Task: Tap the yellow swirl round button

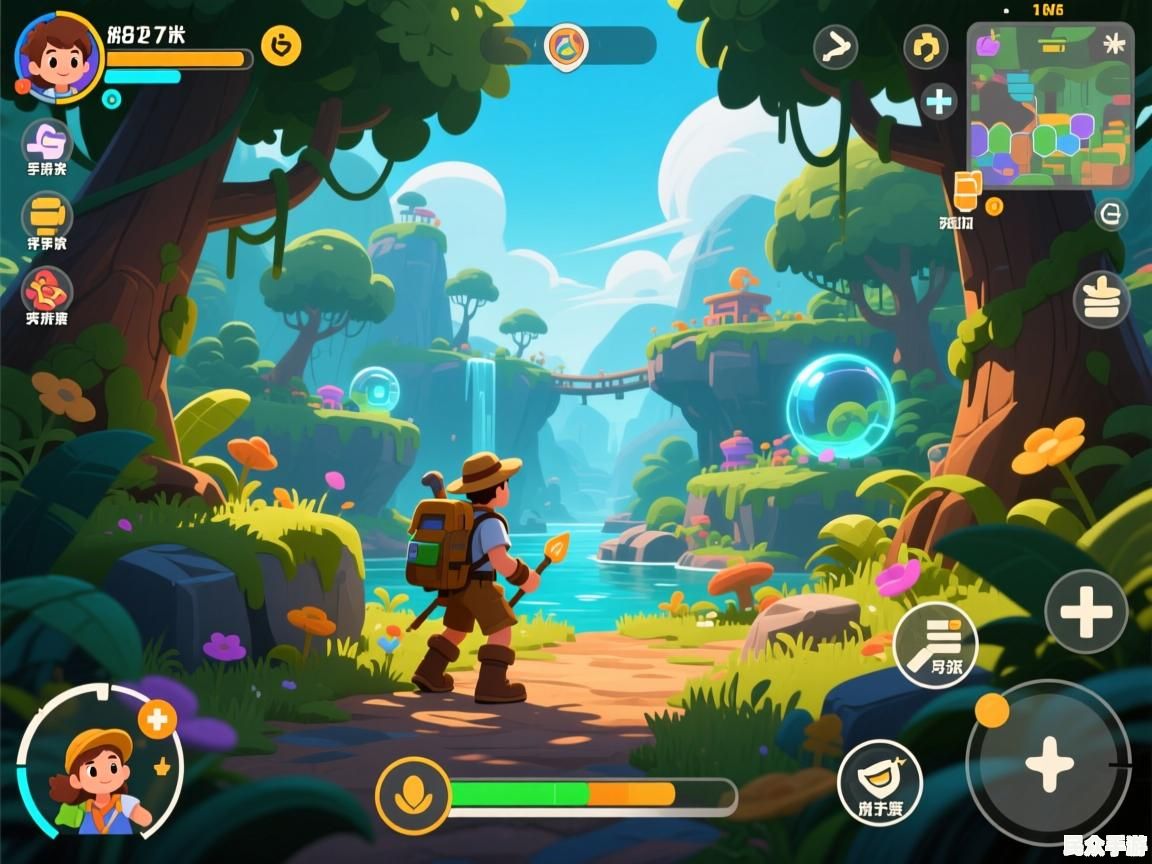Action: (x=926, y=46)
